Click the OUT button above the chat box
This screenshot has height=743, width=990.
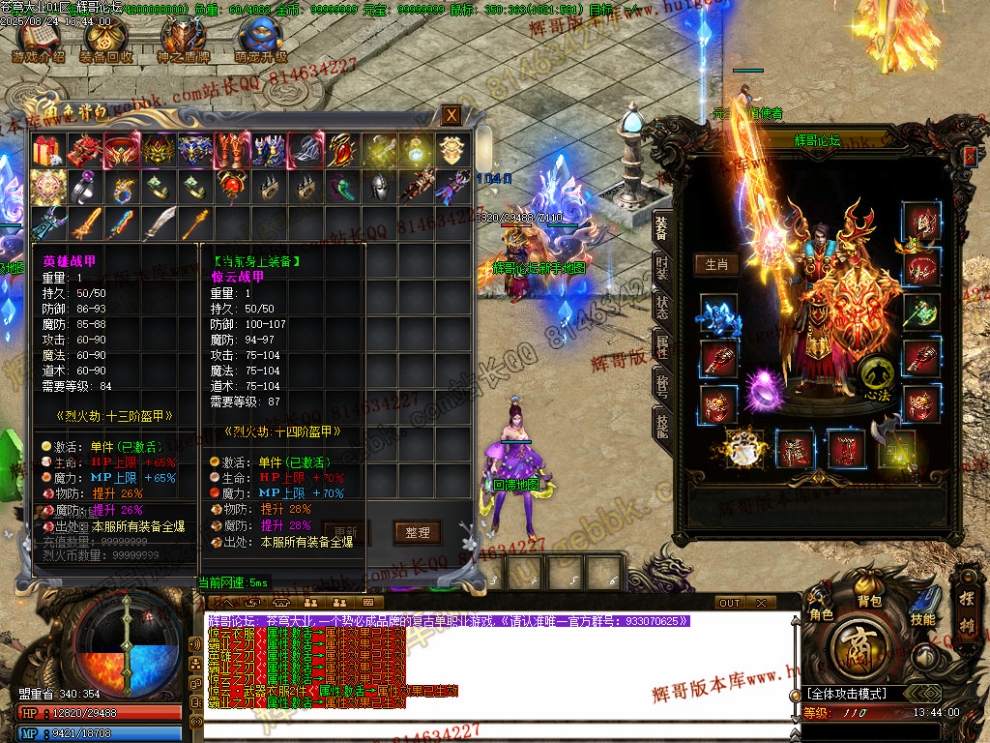(730, 603)
